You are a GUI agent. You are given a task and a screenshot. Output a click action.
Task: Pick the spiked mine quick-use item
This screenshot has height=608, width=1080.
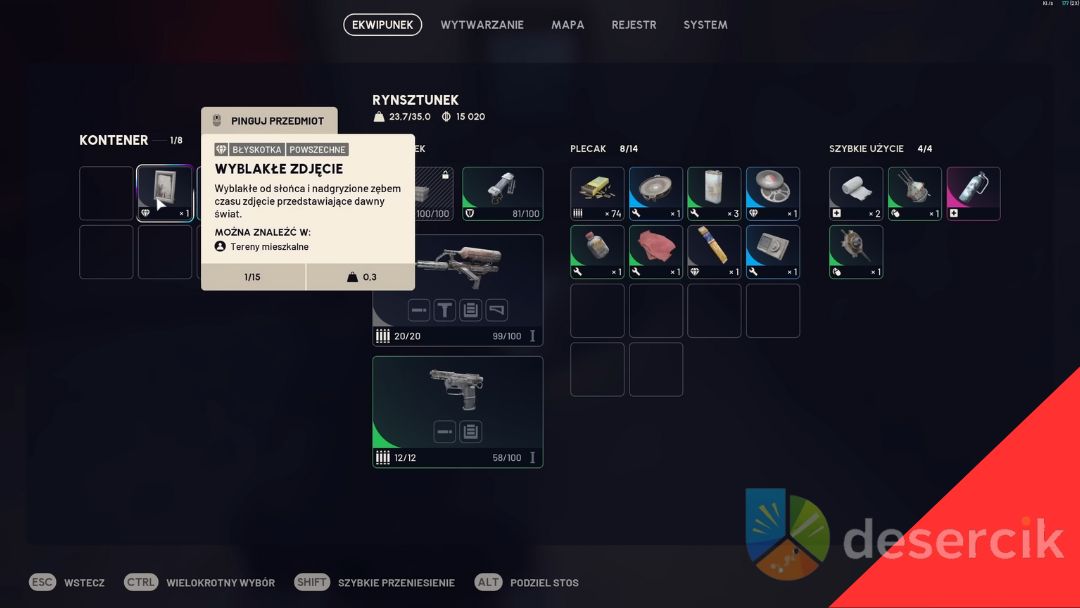856,251
